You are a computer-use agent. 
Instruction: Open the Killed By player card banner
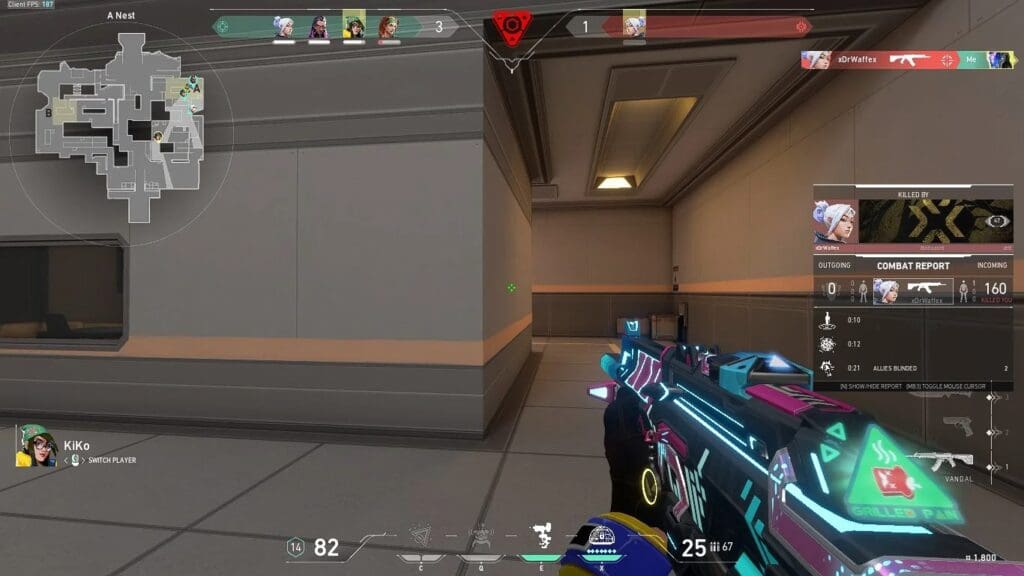tap(912, 220)
